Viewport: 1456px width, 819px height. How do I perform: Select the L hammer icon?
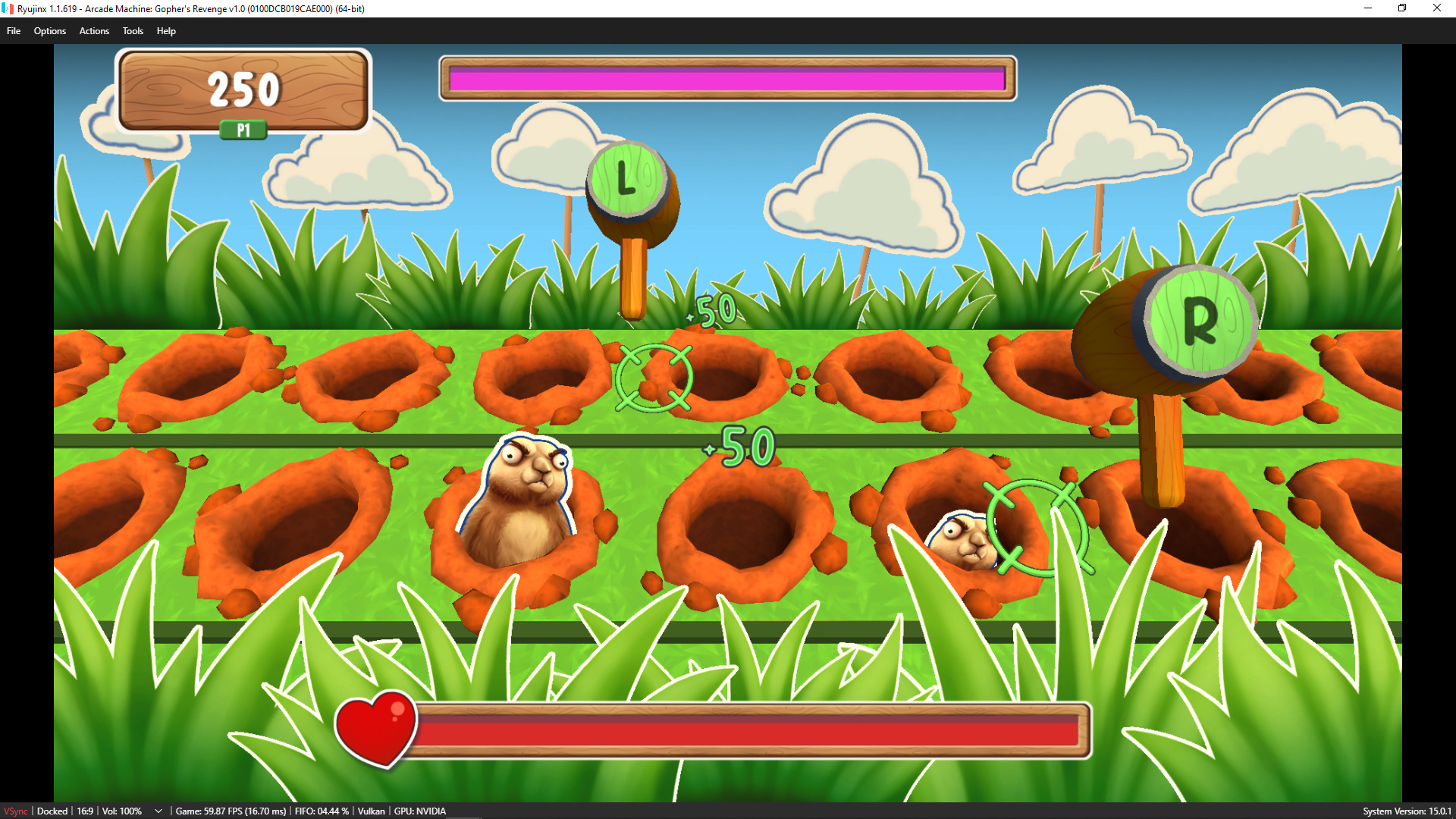coord(626,180)
